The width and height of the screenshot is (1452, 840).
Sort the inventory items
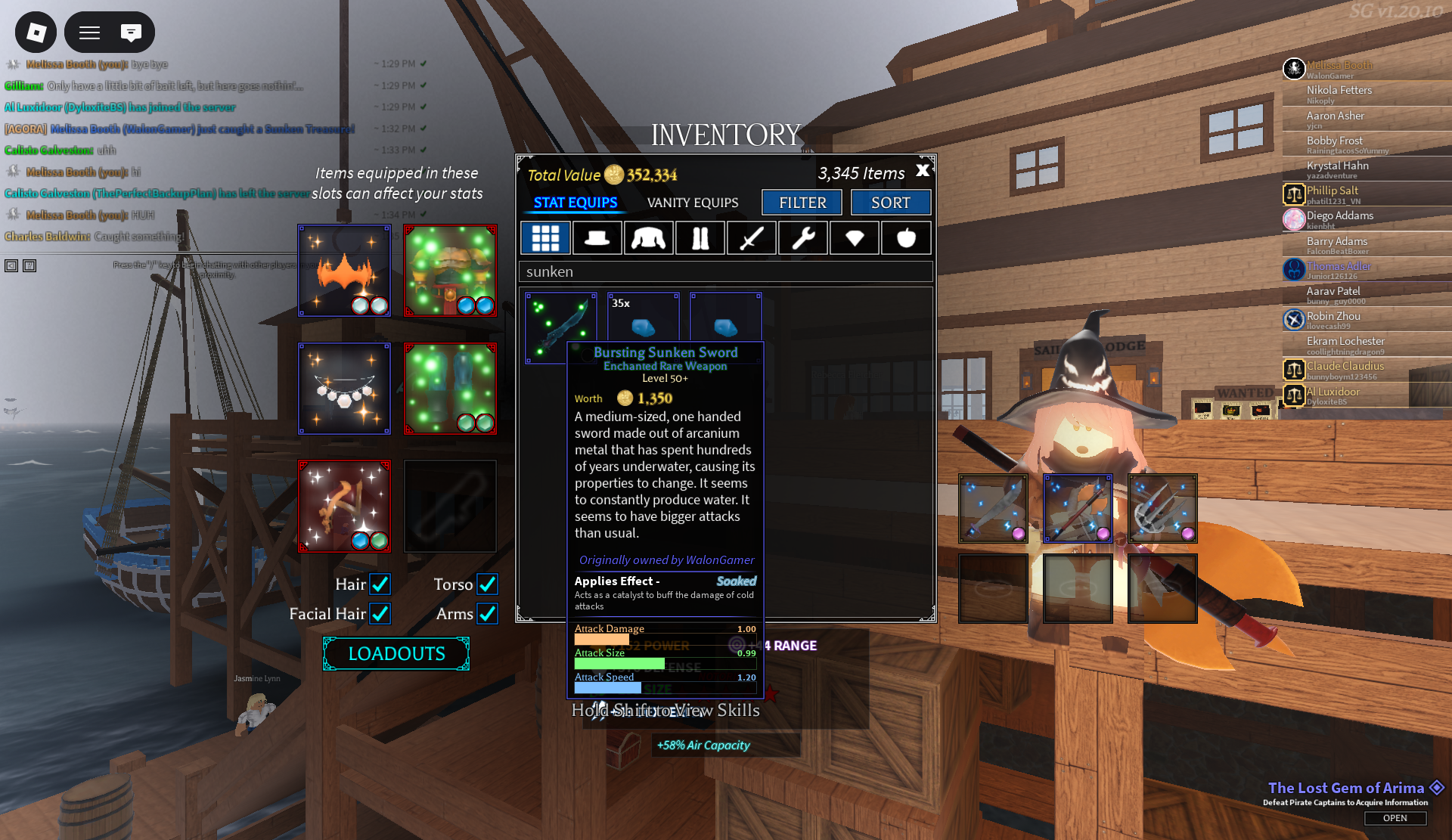[890, 203]
